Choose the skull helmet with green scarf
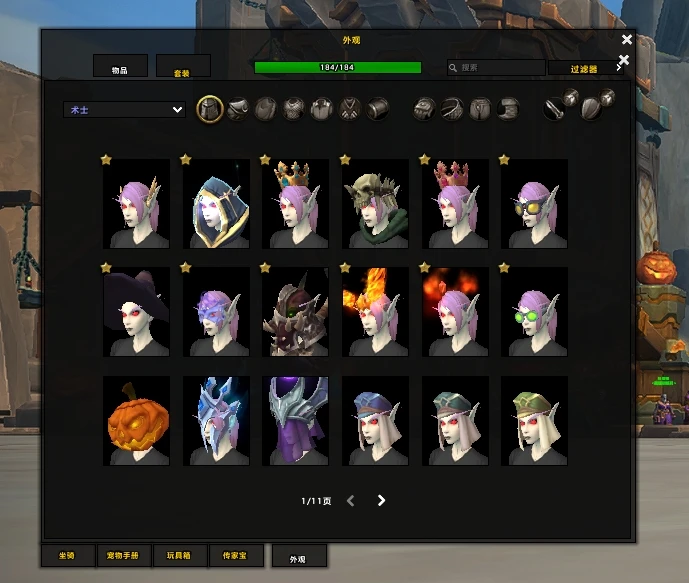Image resolution: width=689 pixels, height=583 pixels. pyautogui.click(x=375, y=204)
